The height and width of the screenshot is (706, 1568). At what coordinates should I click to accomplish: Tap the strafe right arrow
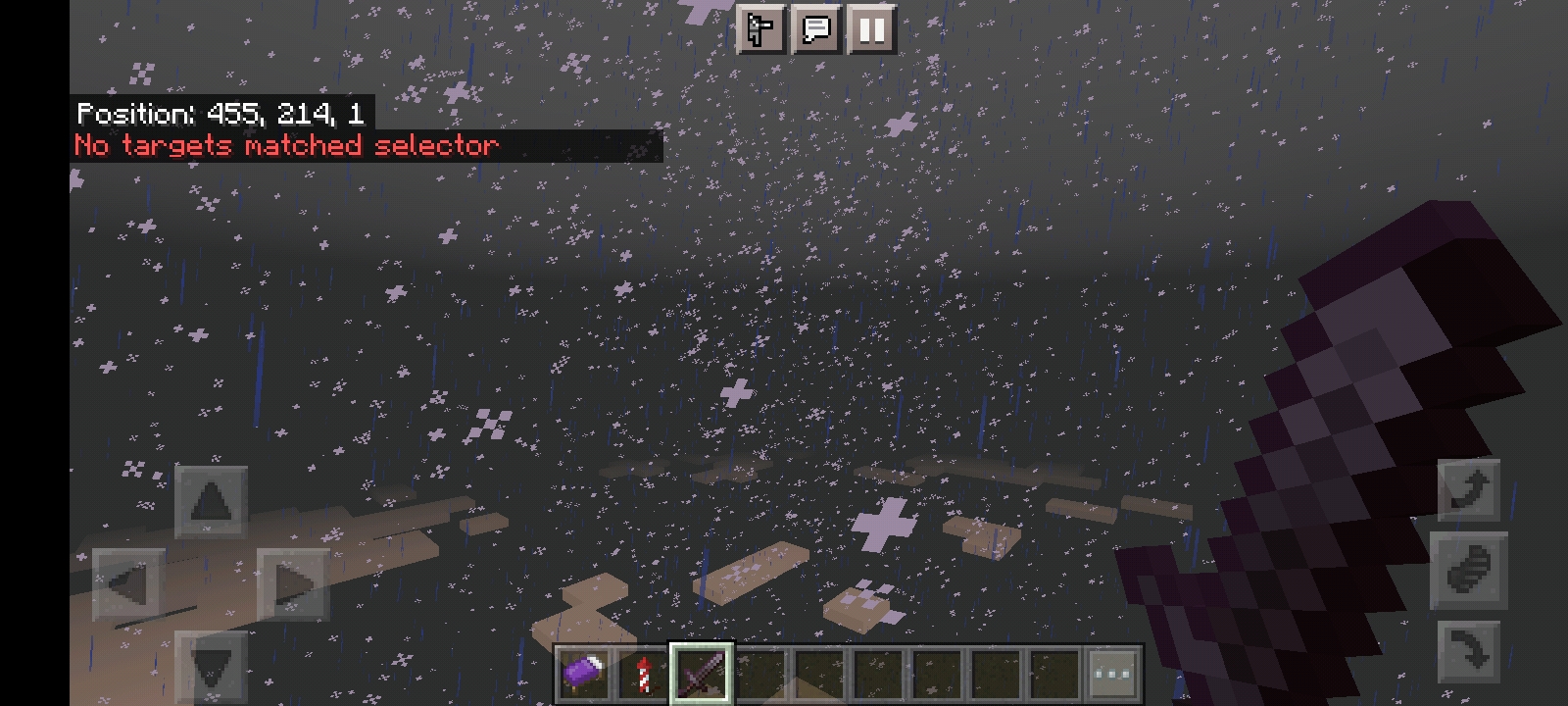293,585
